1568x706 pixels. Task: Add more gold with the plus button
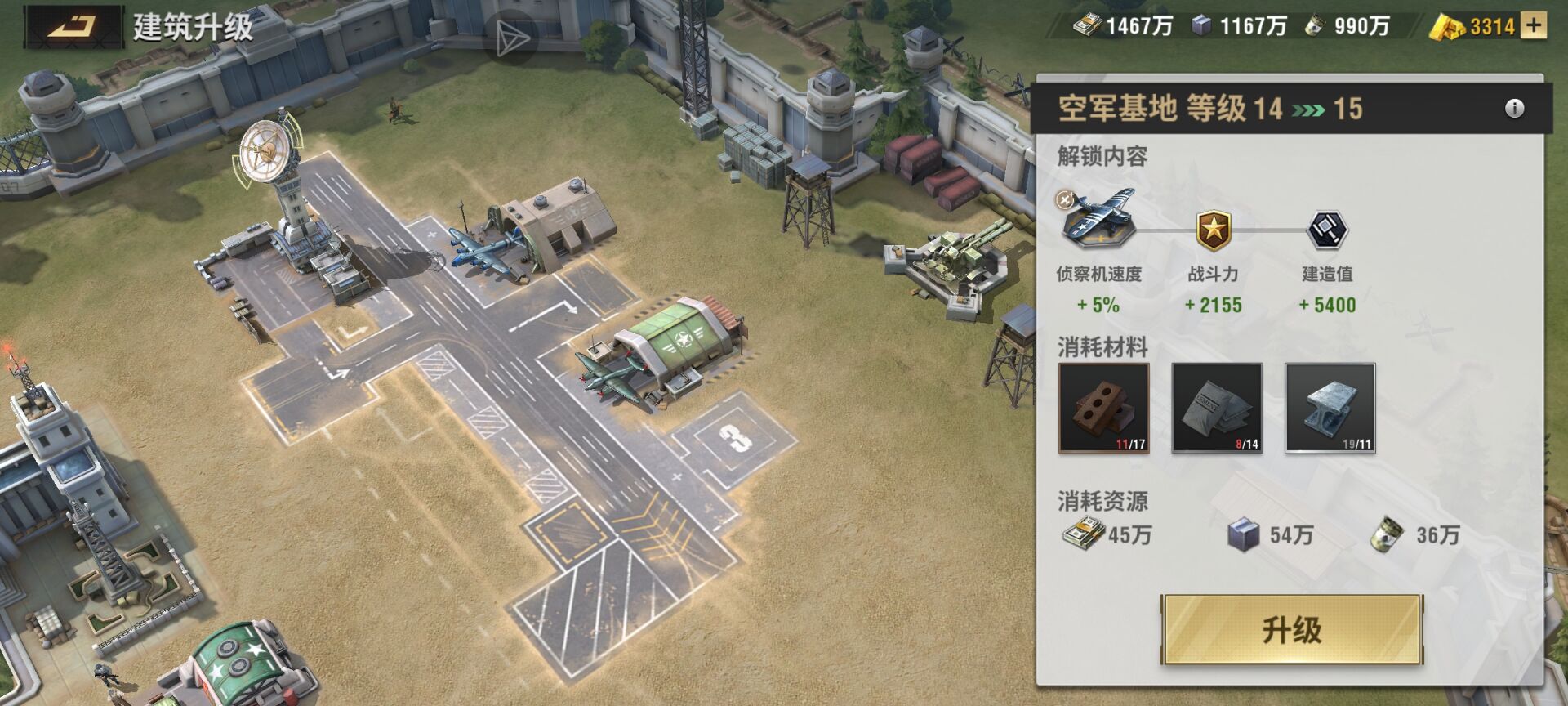click(x=1535, y=26)
